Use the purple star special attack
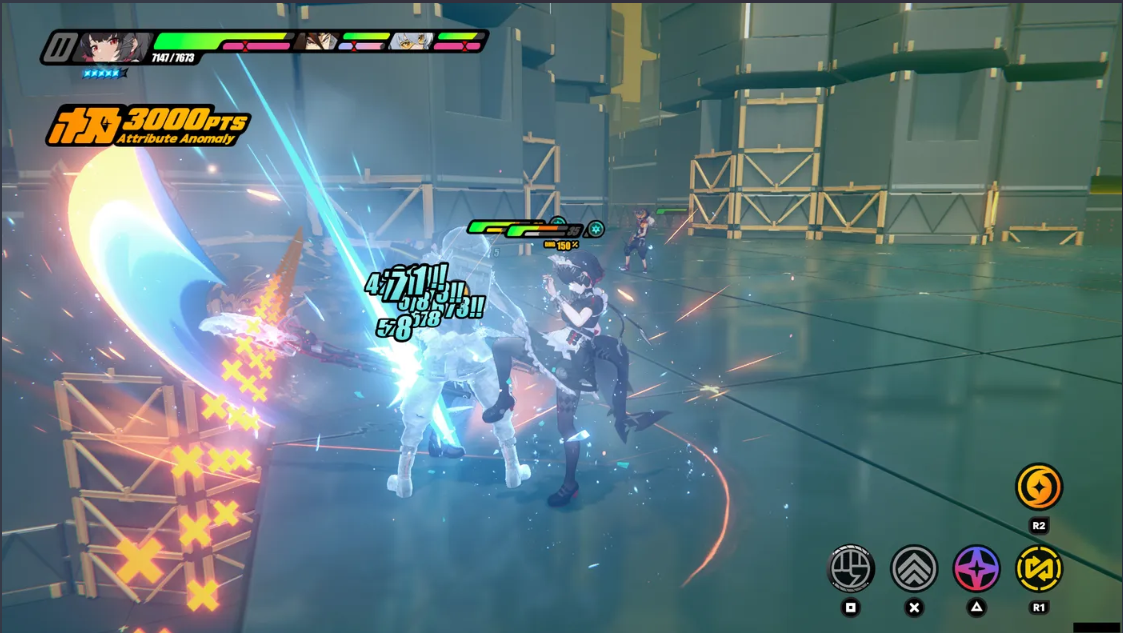Image resolution: width=1123 pixels, height=633 pixels. (977, 569)
